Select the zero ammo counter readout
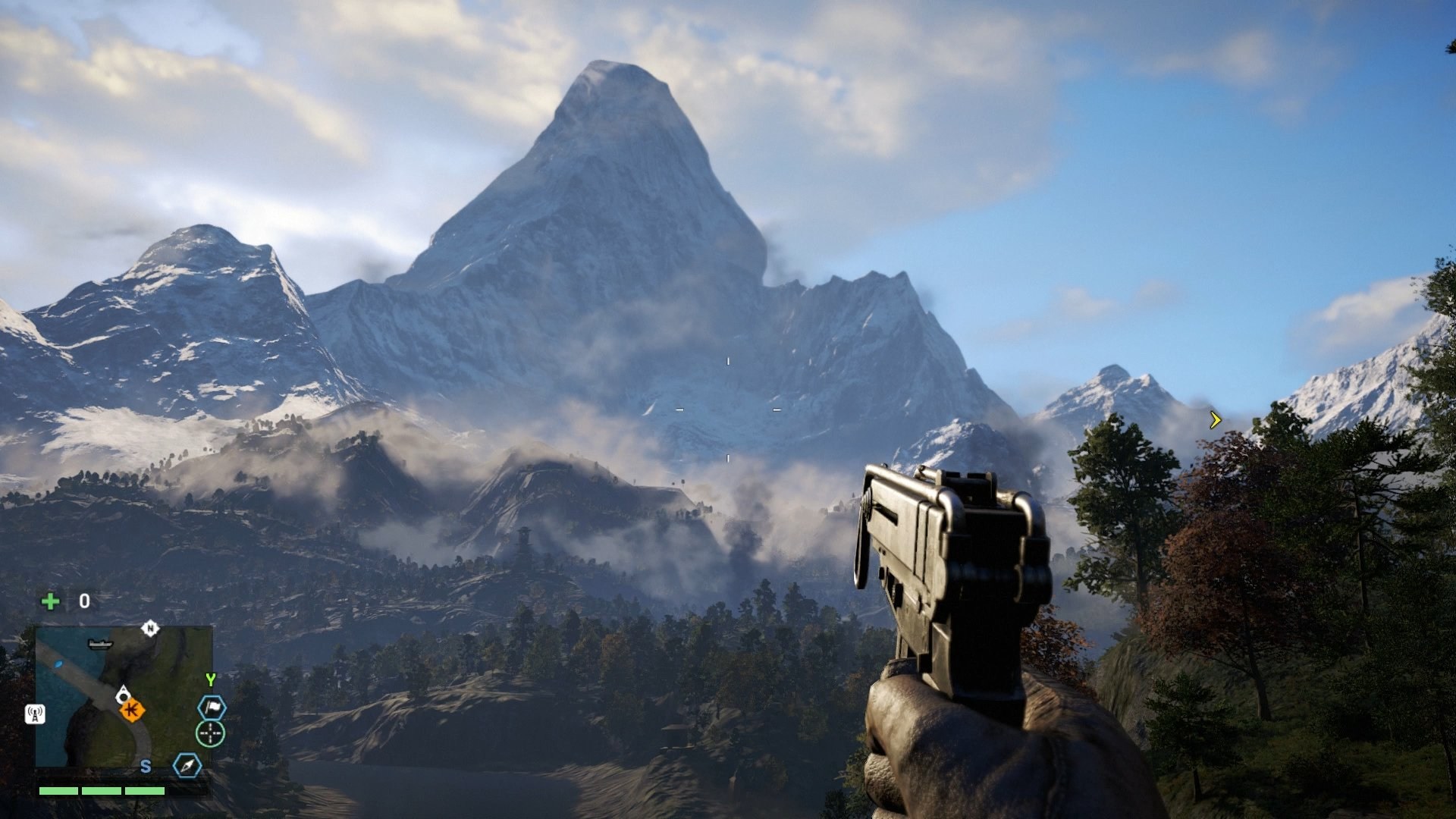This screenshot has width=1456, height=819. 85,601
